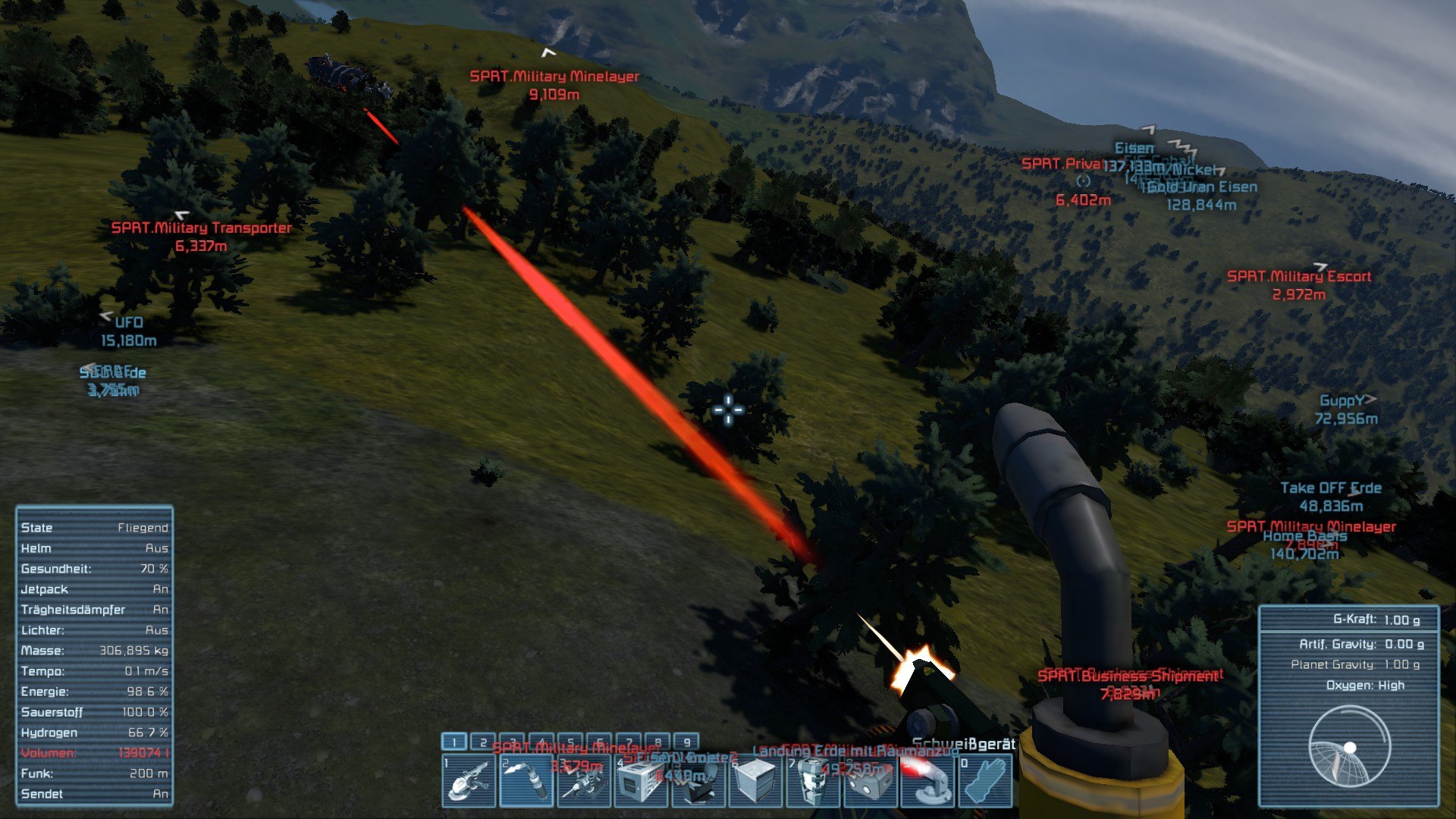Show toolbar page 8
This screenshot has width=1456, height=819.
coord(657,742)
